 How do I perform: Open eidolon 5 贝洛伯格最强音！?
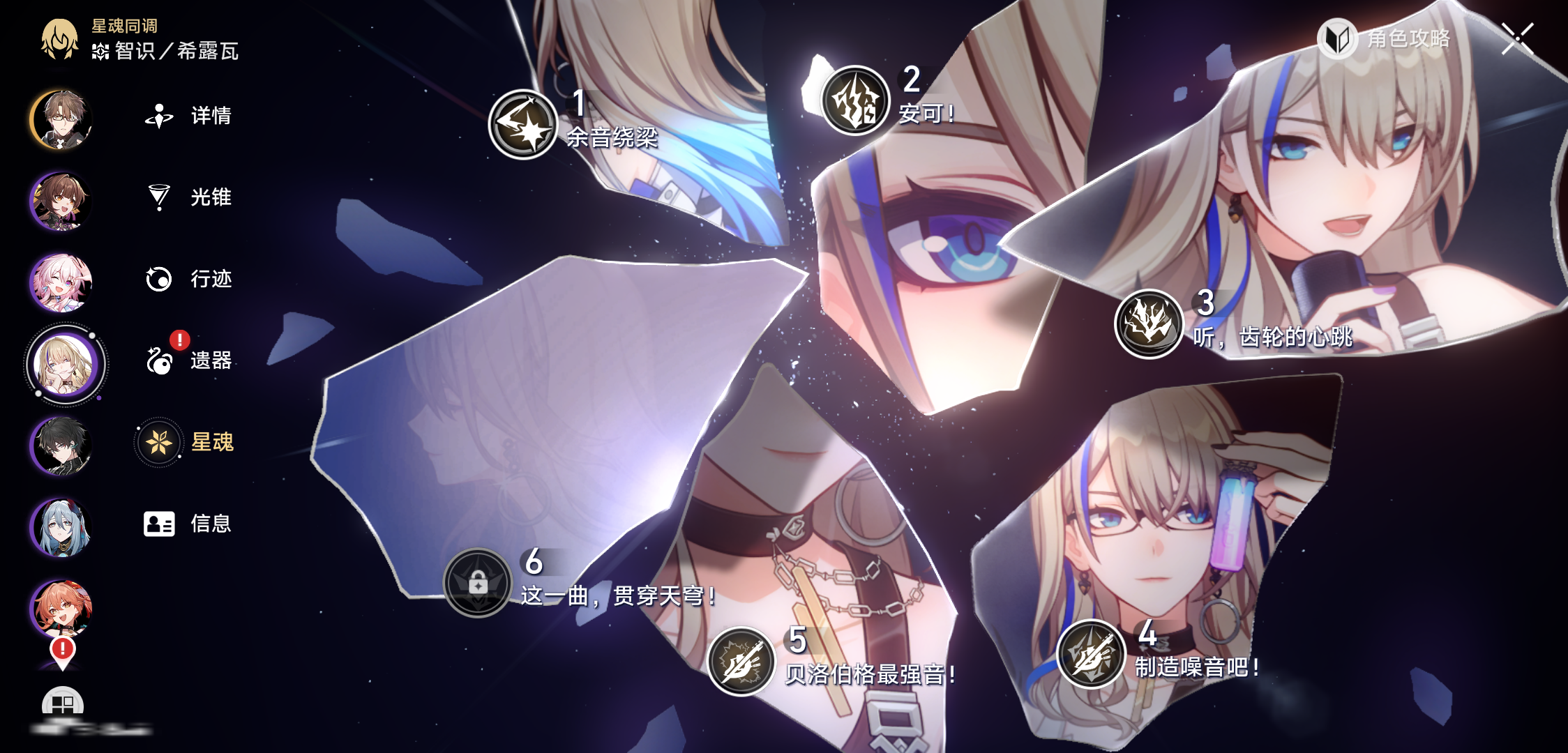[x=741, y=661]
